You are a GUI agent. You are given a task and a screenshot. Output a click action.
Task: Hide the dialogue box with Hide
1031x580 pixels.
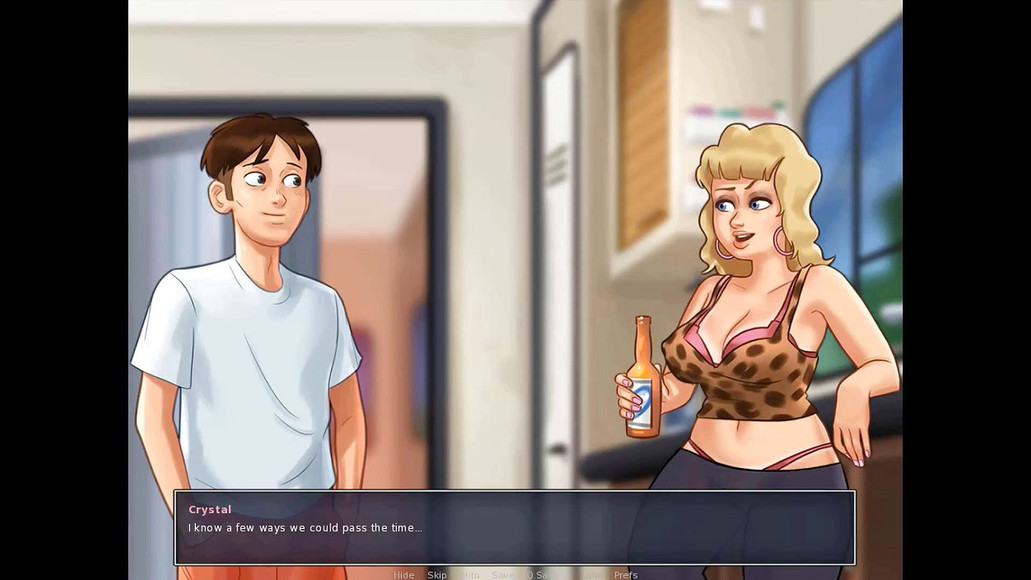pyautogui.click(x=404, y=575)
